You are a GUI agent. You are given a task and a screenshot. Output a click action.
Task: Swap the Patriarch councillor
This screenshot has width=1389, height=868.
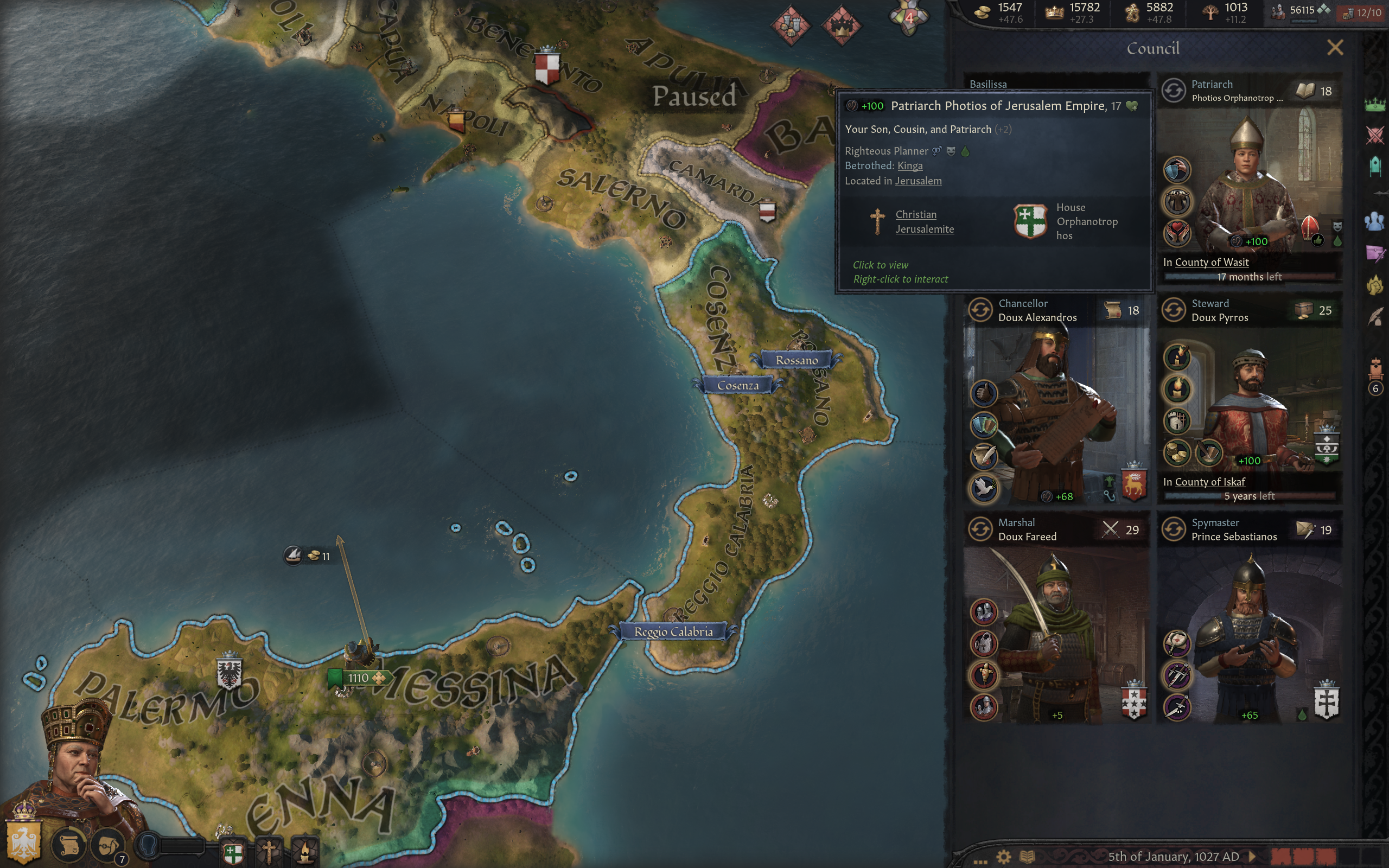click(1174, 91)
